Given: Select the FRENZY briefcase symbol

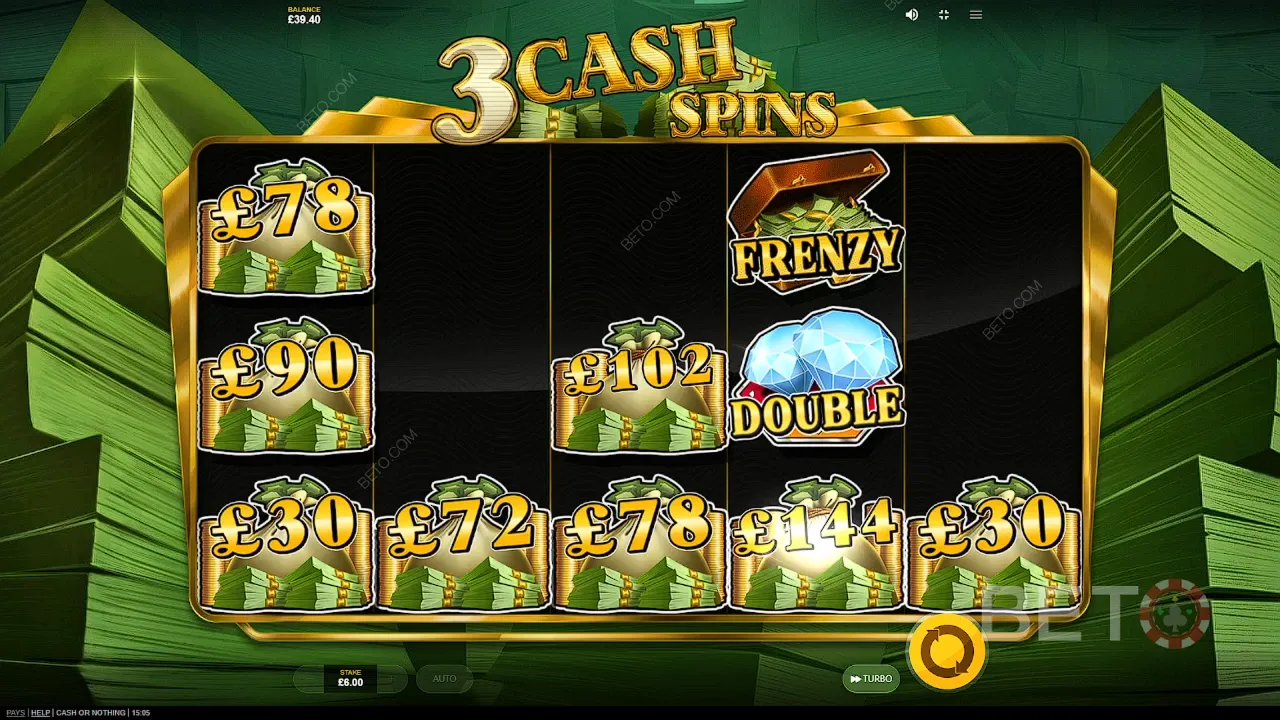Looking at the screenshot, I should point(814,223).
